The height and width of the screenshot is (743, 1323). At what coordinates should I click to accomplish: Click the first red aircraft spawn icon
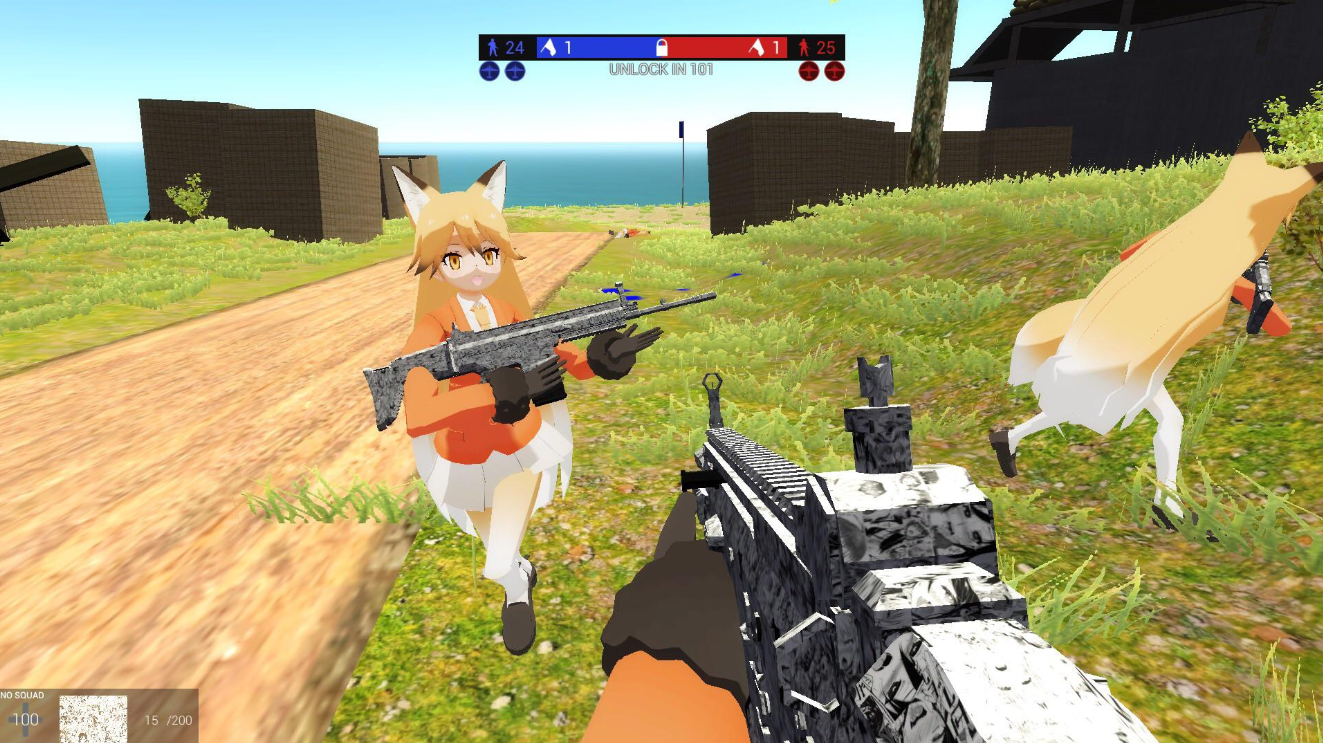(x=809, y=69)
